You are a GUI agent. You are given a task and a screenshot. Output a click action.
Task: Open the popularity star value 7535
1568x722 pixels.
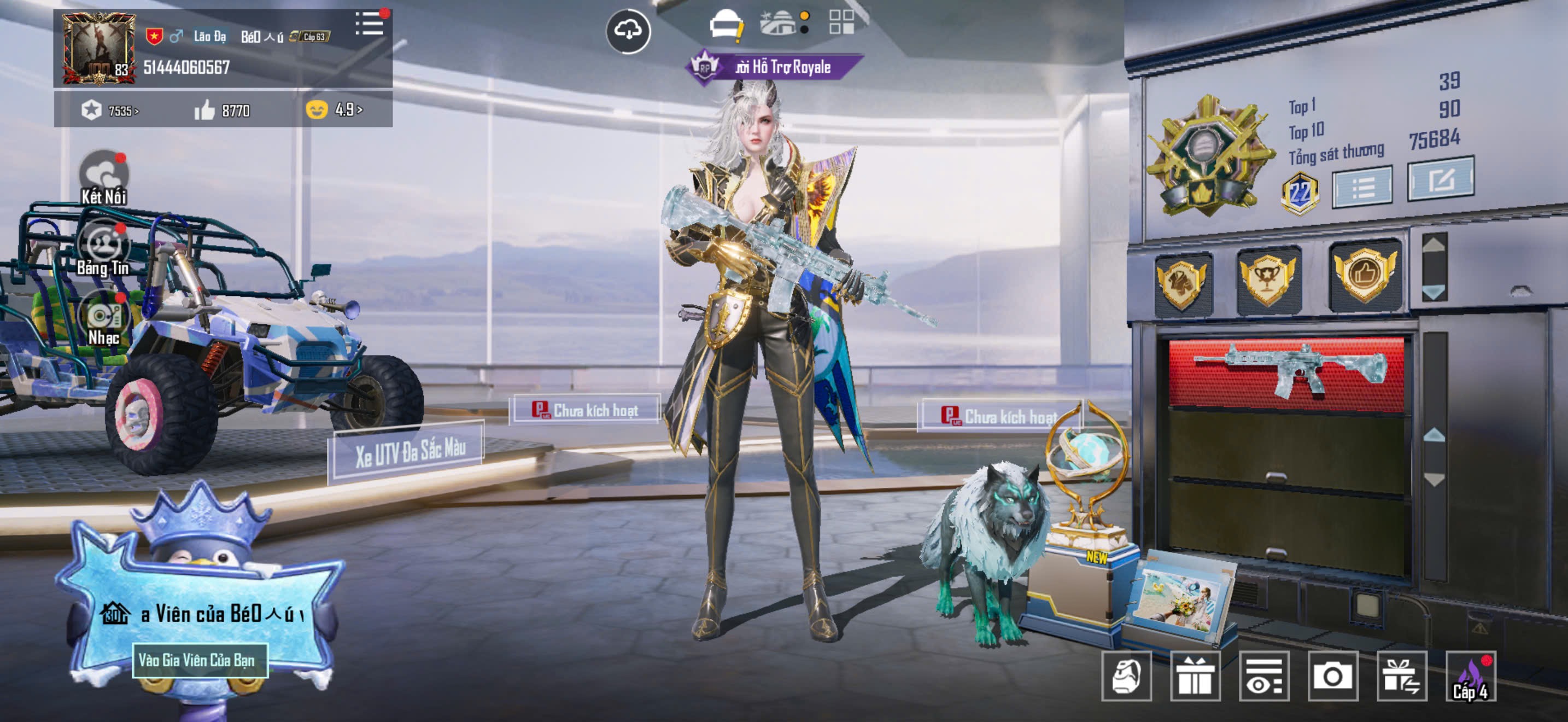(110, 111)
